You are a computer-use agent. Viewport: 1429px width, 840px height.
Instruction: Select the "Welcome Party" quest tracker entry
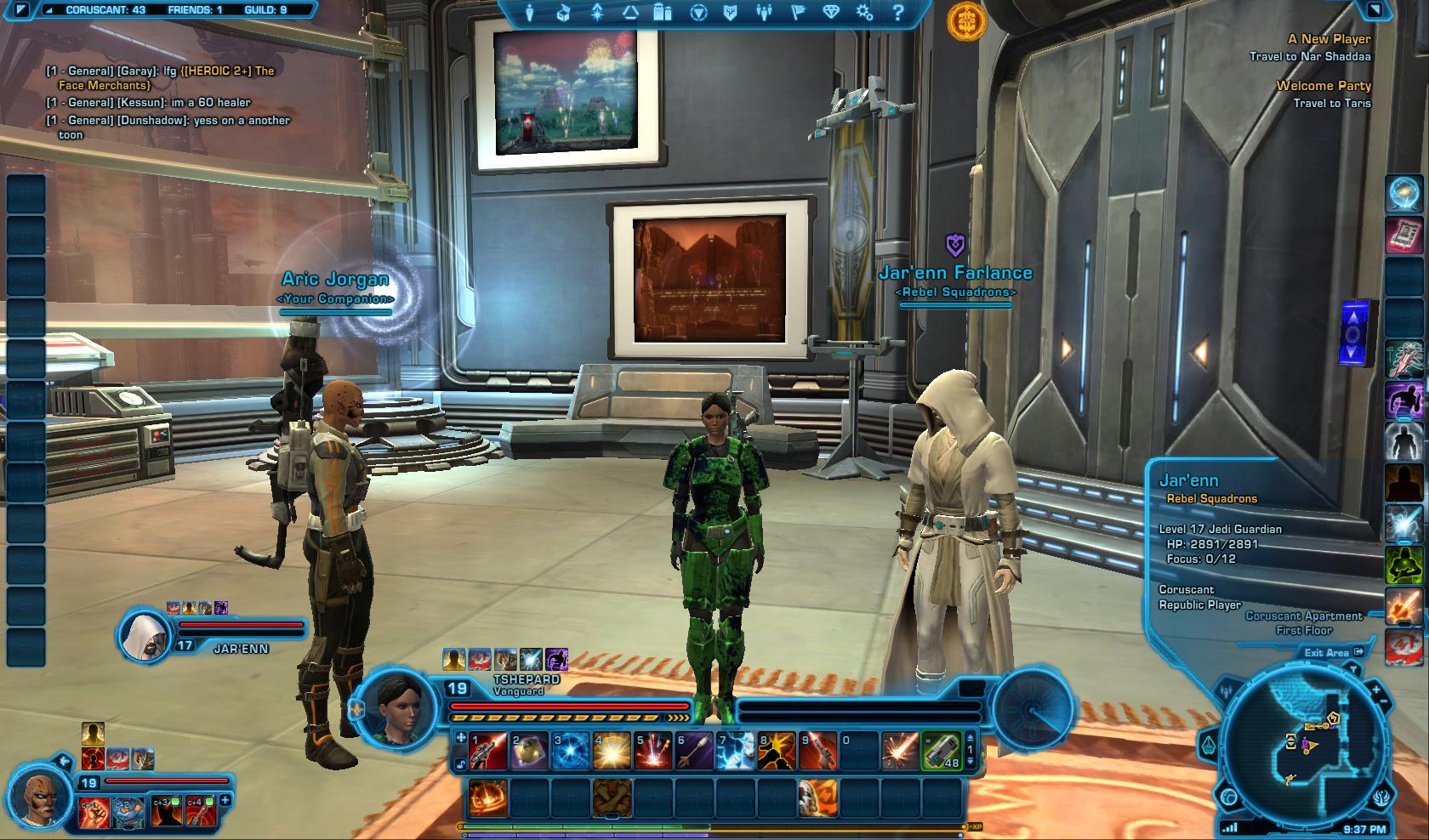click(1323, 86)
